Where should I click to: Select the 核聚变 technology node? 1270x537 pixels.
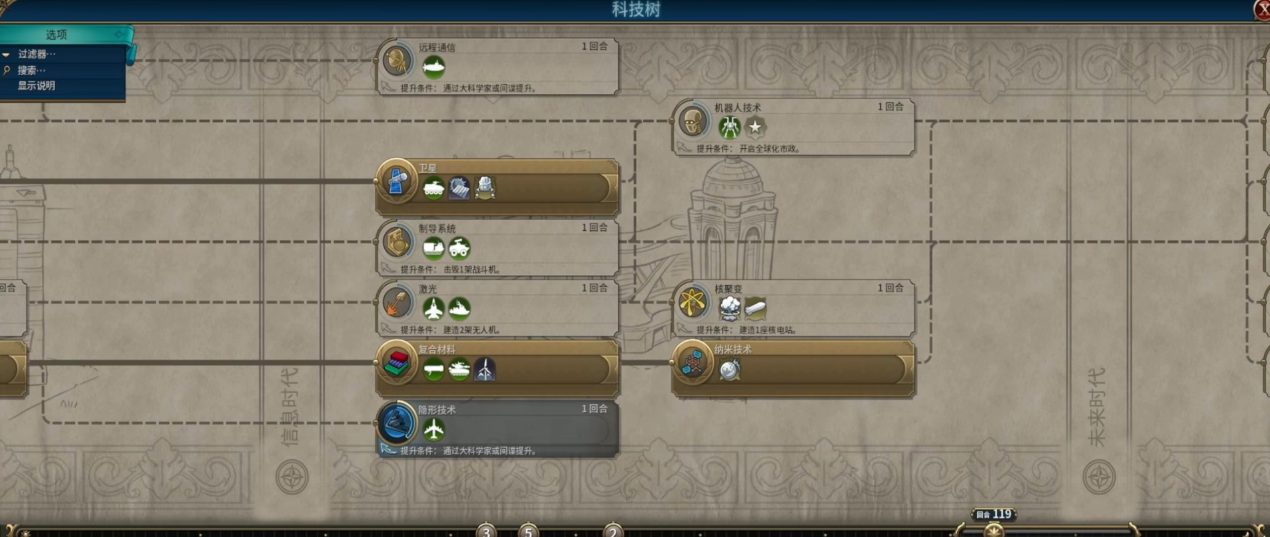pos(793,307)
